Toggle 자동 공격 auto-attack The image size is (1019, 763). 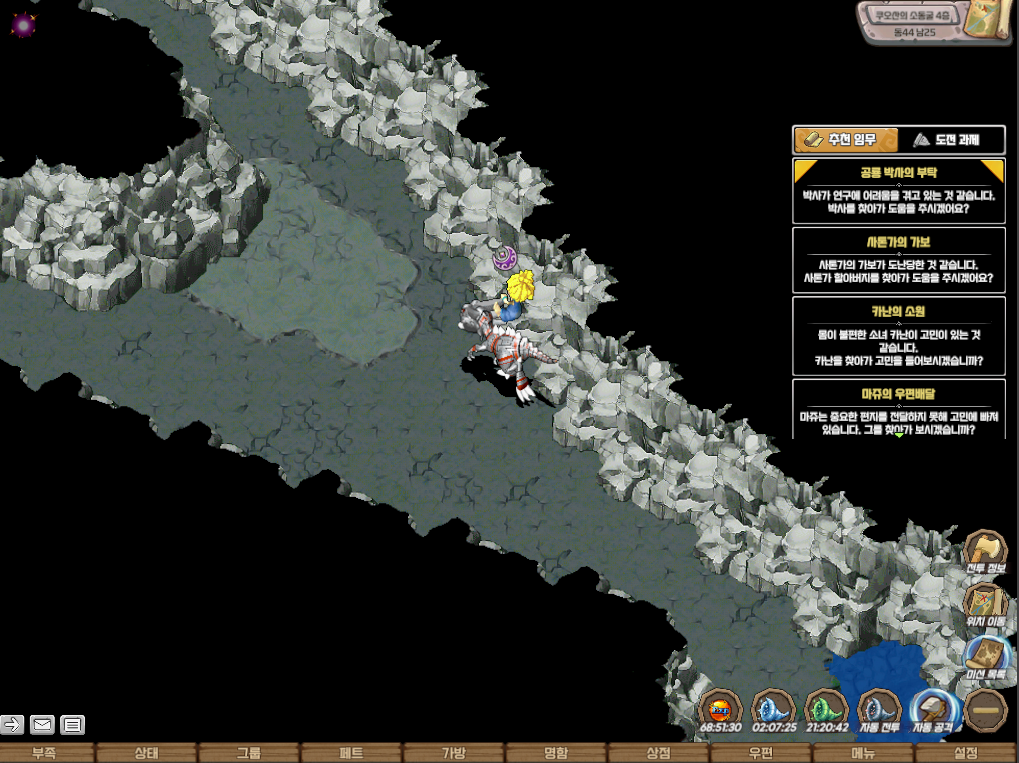coord(934,709)
